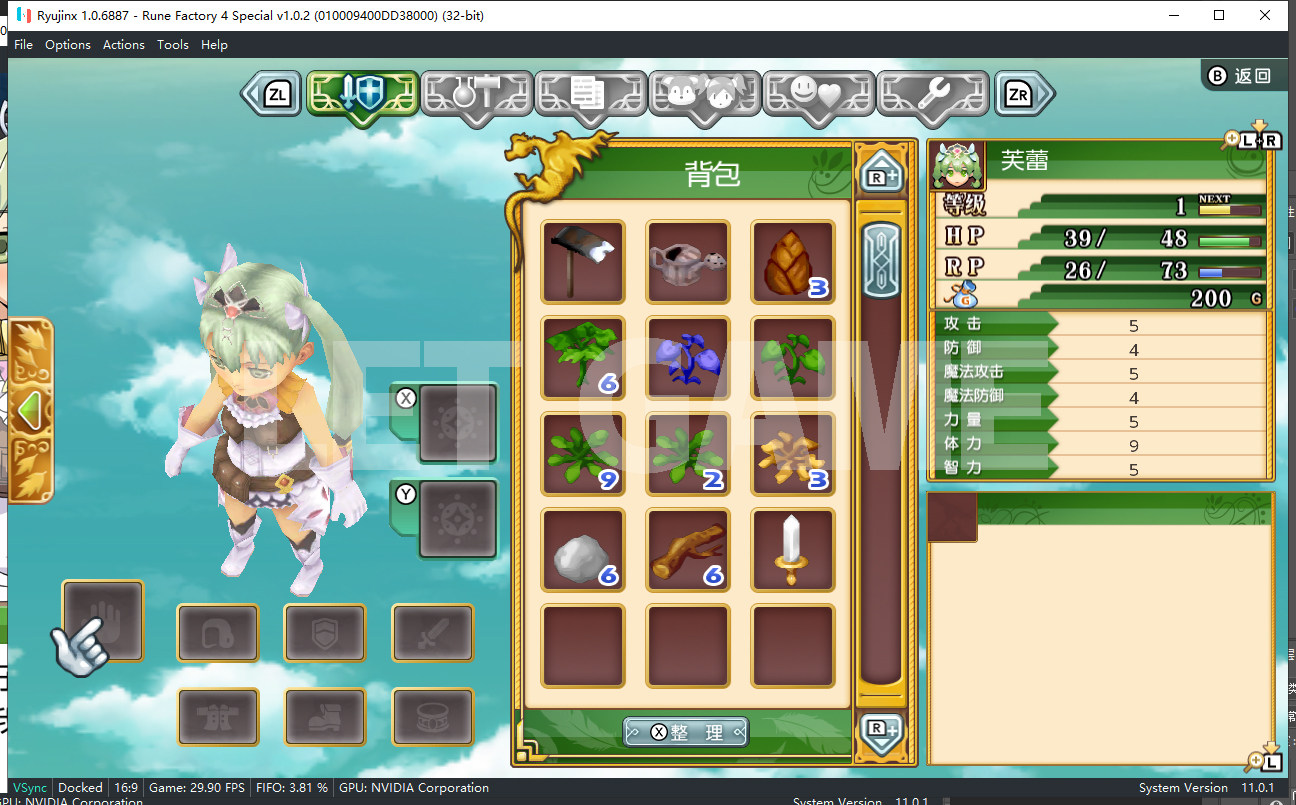The height and width of the screenshot is (805, 1296).
Task: Switch to the documents tab
Action: coord(590,94)
